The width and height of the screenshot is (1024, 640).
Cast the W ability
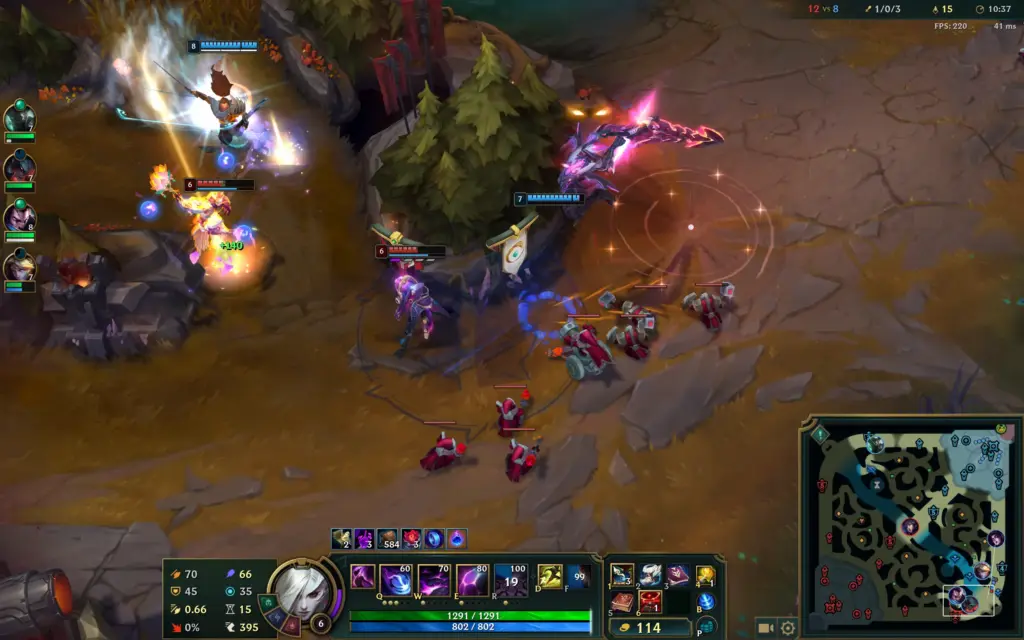[x=433, y=580]
